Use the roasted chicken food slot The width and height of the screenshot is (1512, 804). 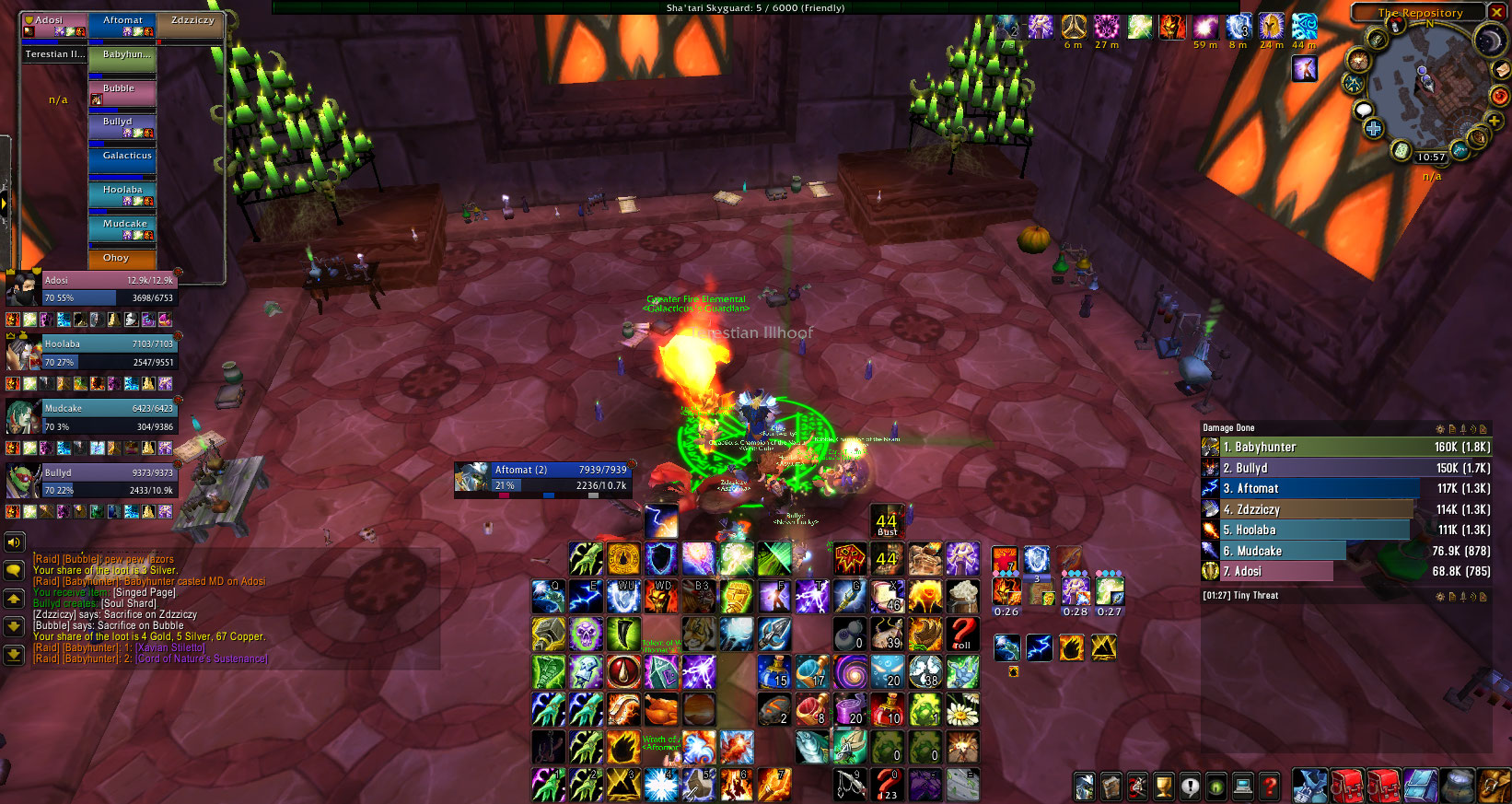660,709
